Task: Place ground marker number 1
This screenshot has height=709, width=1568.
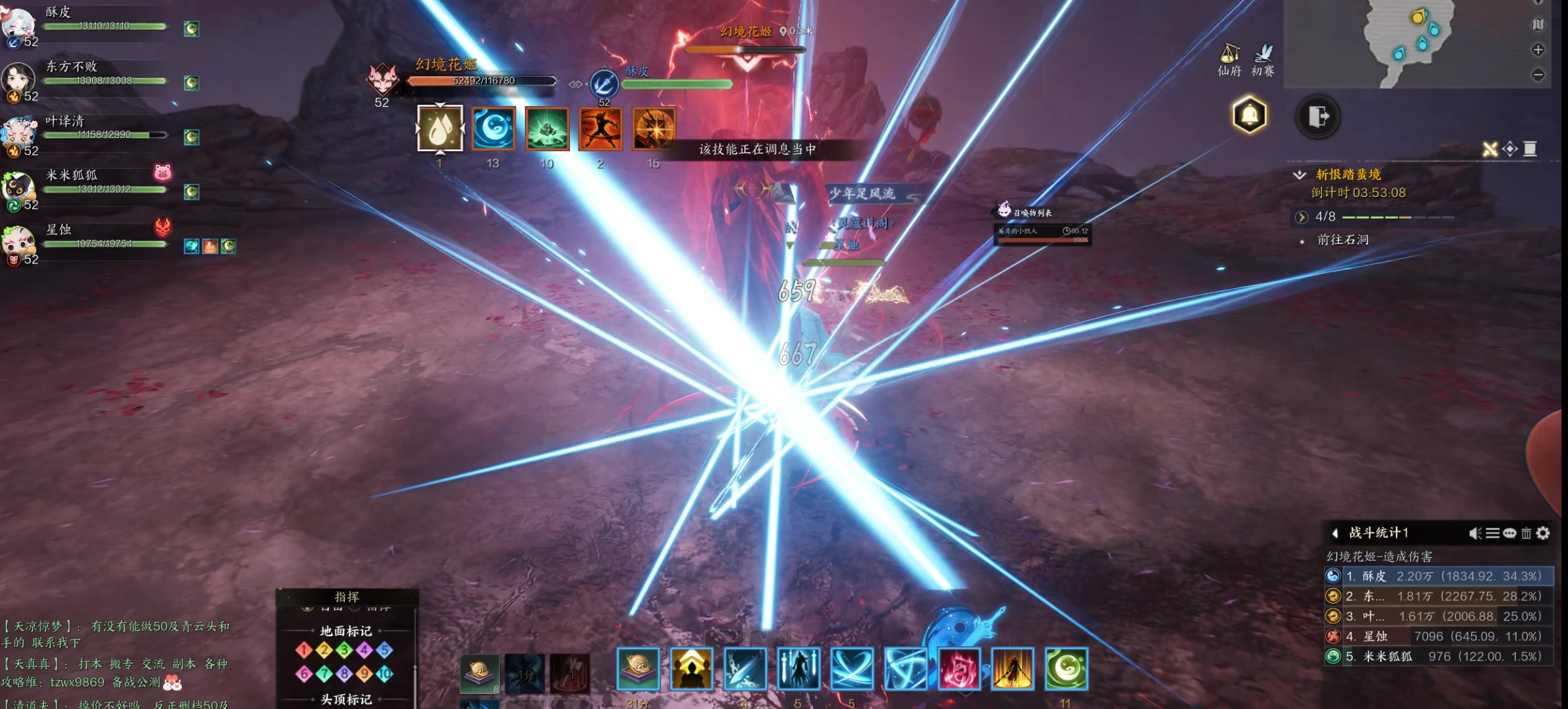Action: point(304,650)
